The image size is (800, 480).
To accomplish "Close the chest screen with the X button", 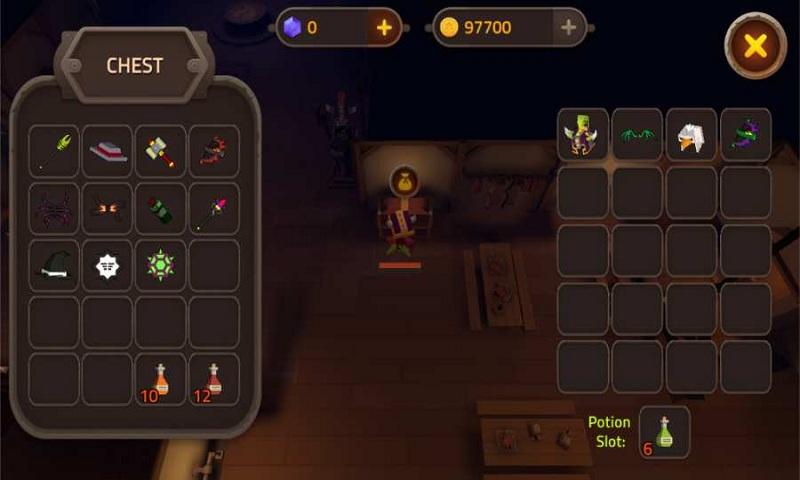I will 756,45.
